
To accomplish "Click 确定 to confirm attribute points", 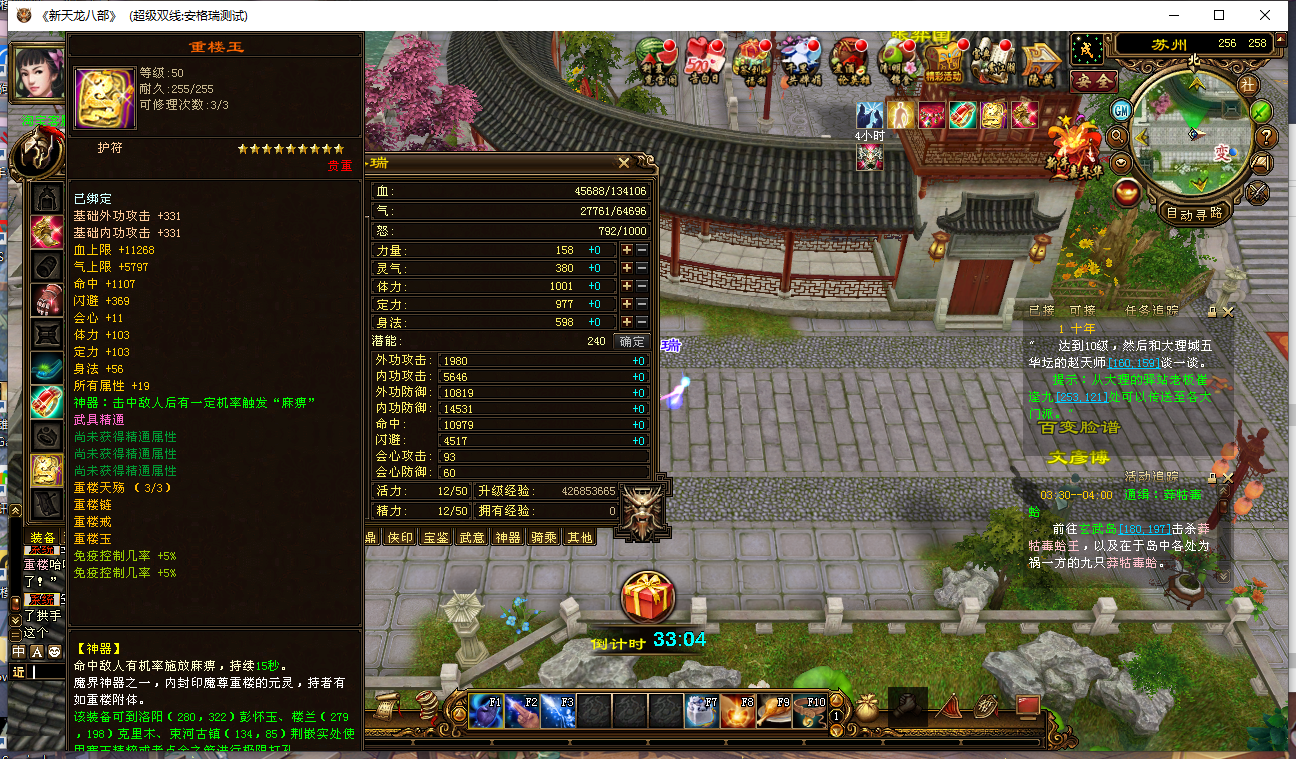I will coord(632,340).
